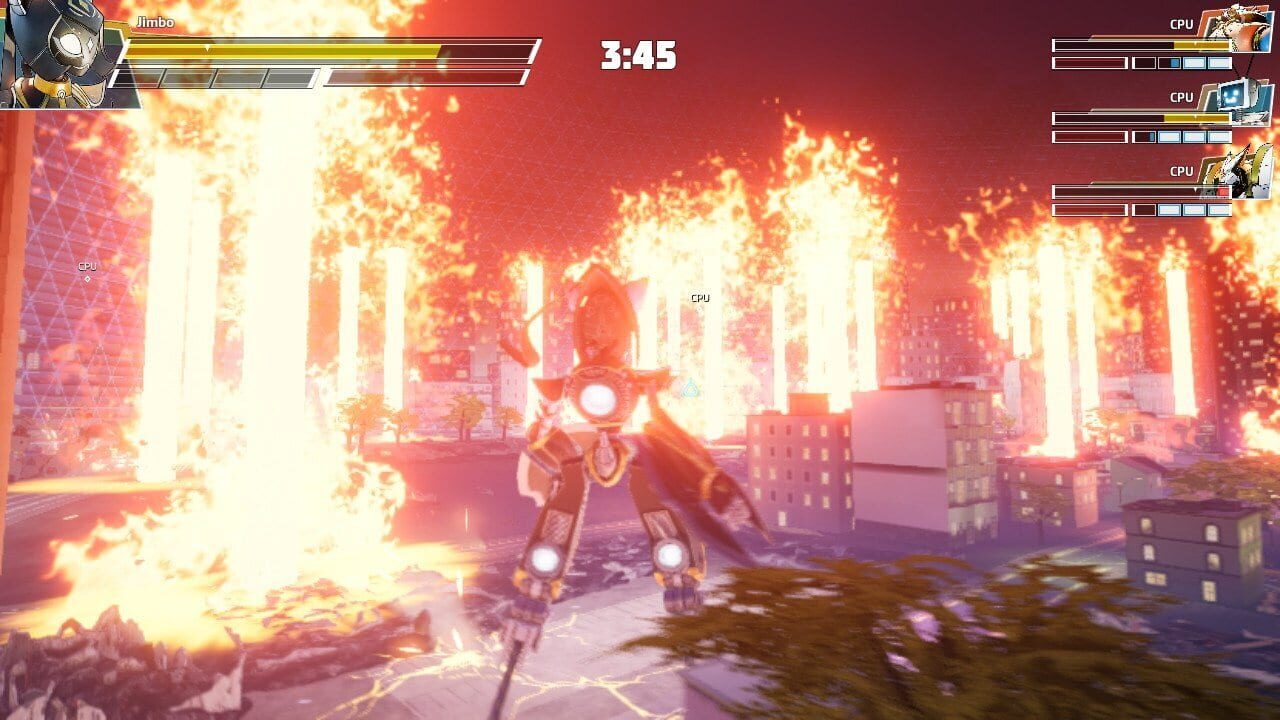Click the CPU marker above the central mech
1280x720 pixels.
tap(698, 297)
